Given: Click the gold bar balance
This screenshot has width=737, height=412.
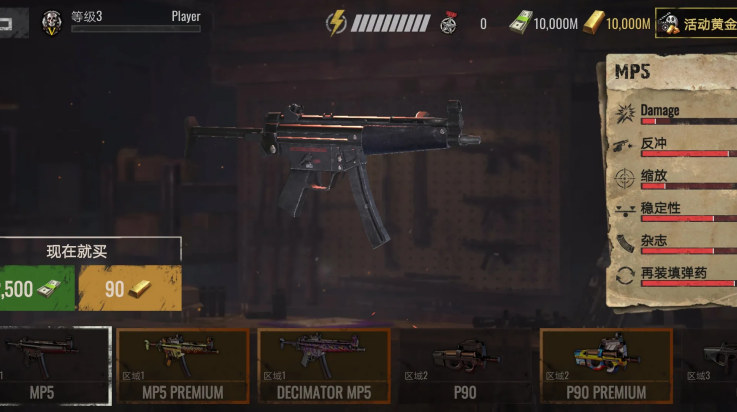Looking at the screenshot, I should [617, 23].
